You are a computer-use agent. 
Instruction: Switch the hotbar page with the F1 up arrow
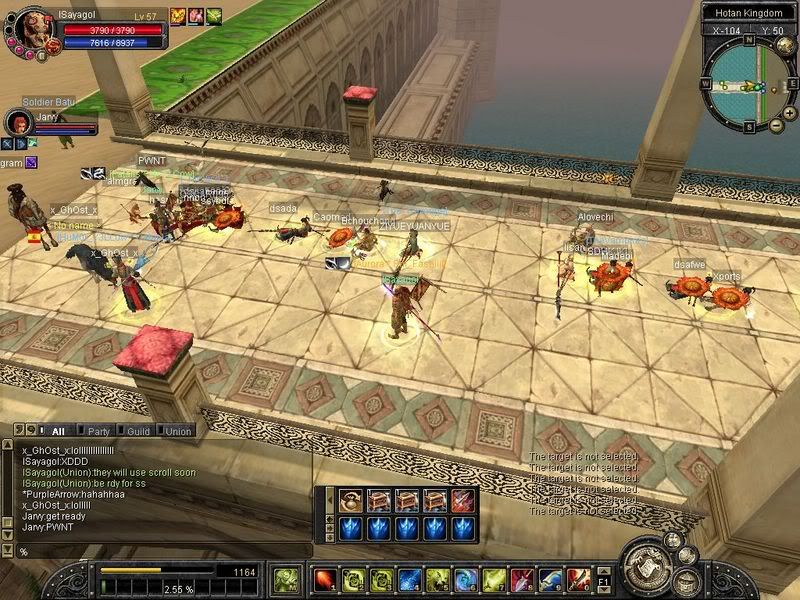pos(604,570)
